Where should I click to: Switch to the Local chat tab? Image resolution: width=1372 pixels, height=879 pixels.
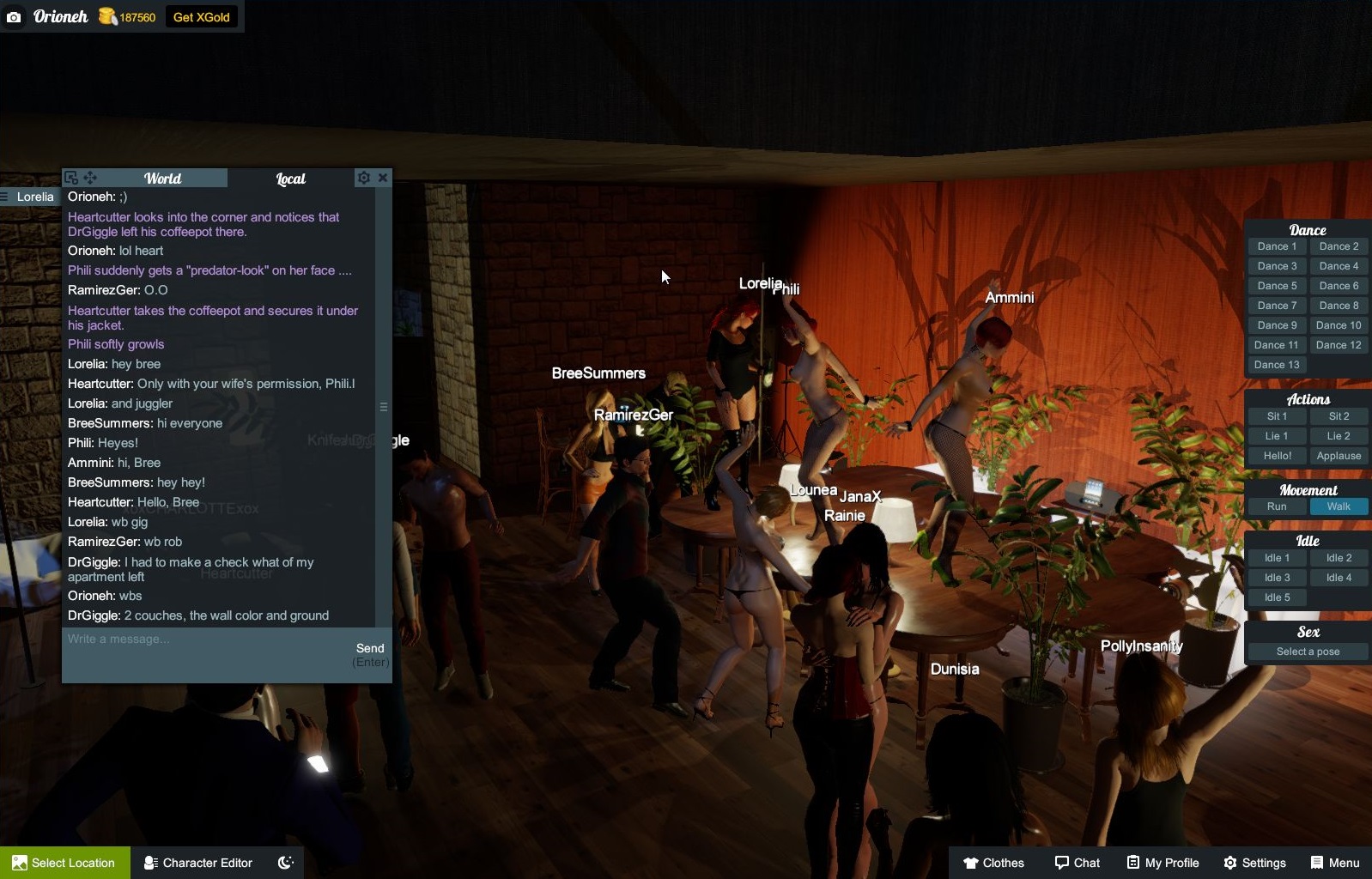(290, 179)
